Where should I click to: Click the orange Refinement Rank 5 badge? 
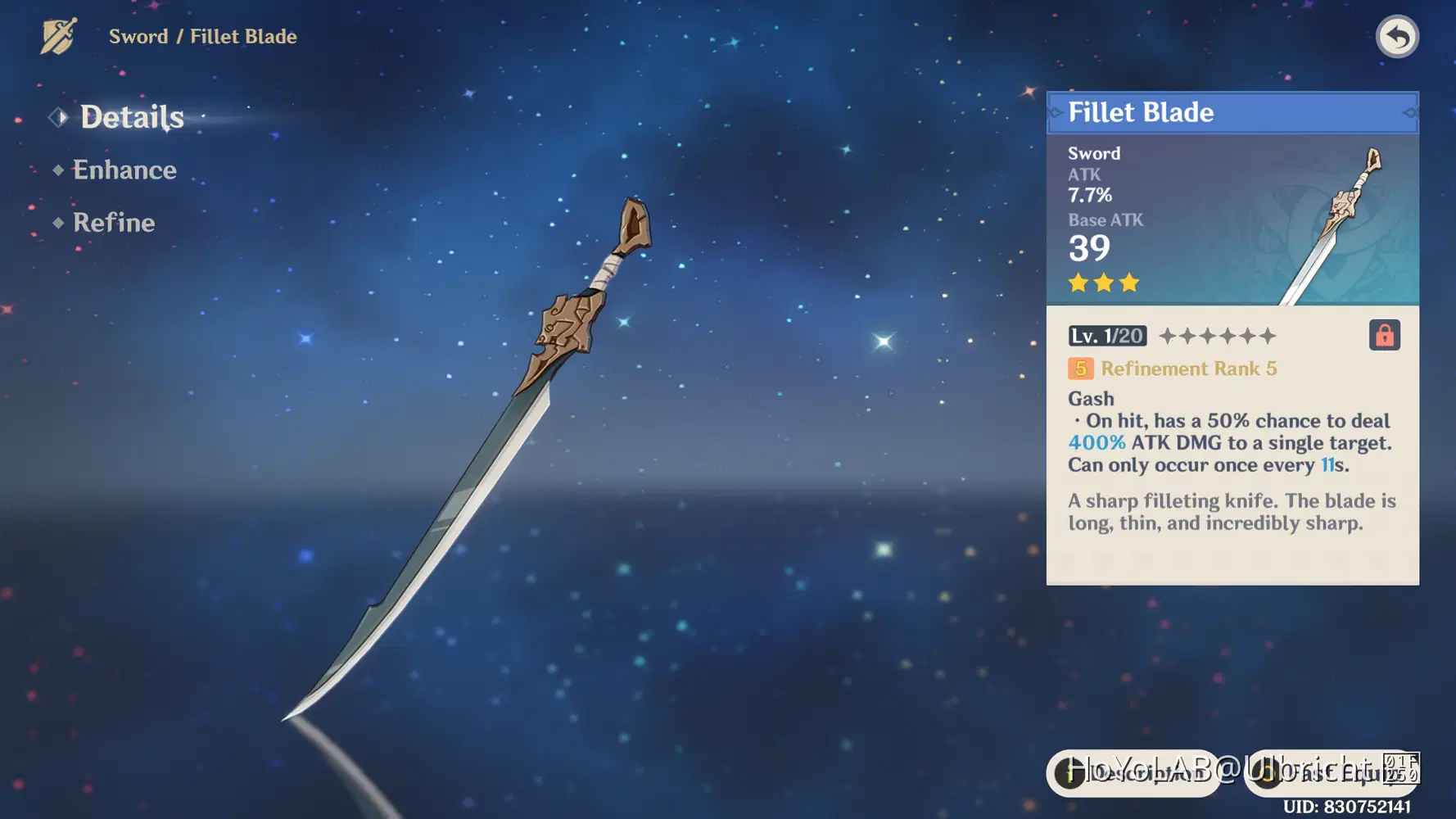point(1080,369)
